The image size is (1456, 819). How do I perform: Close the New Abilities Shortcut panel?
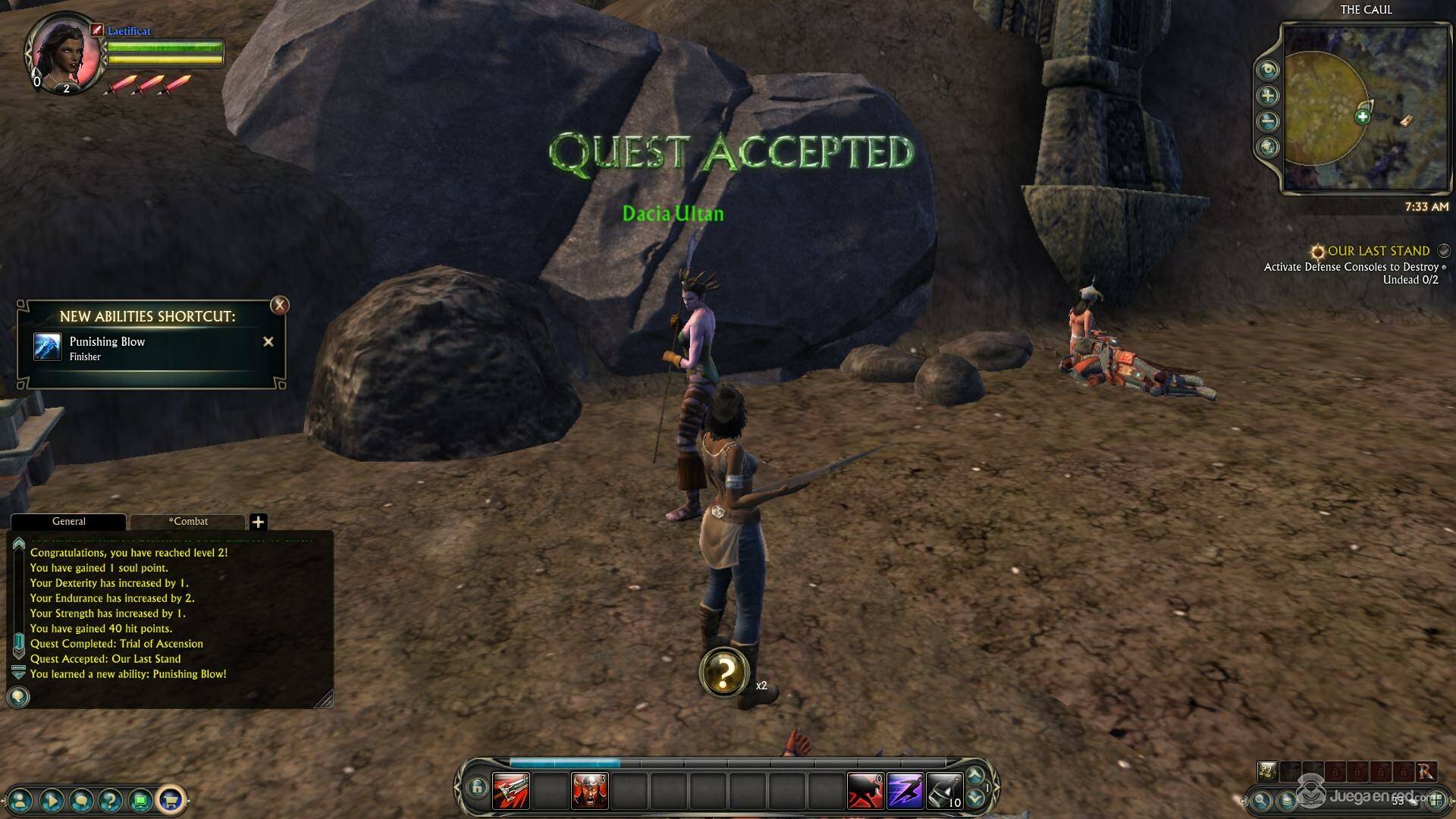[280, 305]
